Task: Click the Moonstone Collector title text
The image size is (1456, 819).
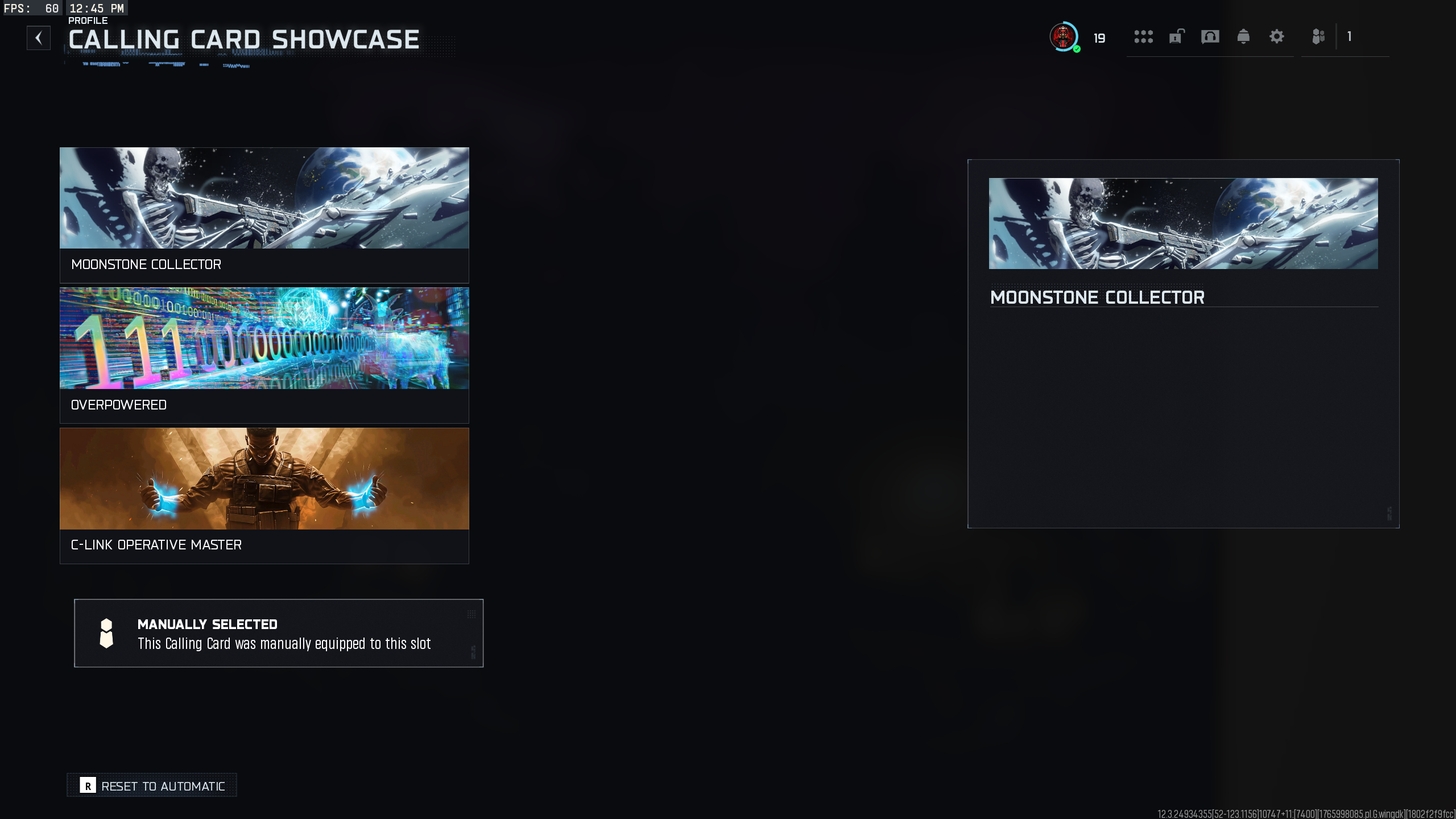Action: point(1097,297)
